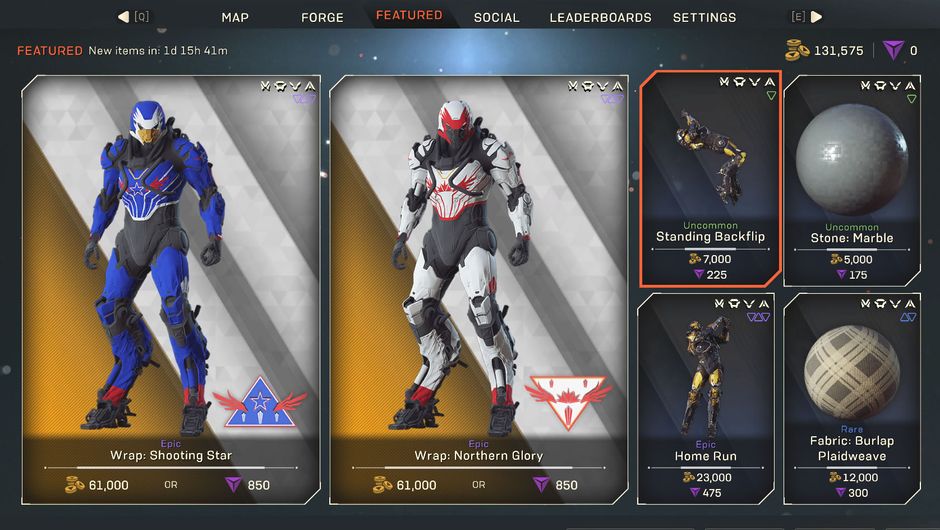Viewport: 940px width, 530px height.
Task: Switch to the Map tab
Action: 235,17
